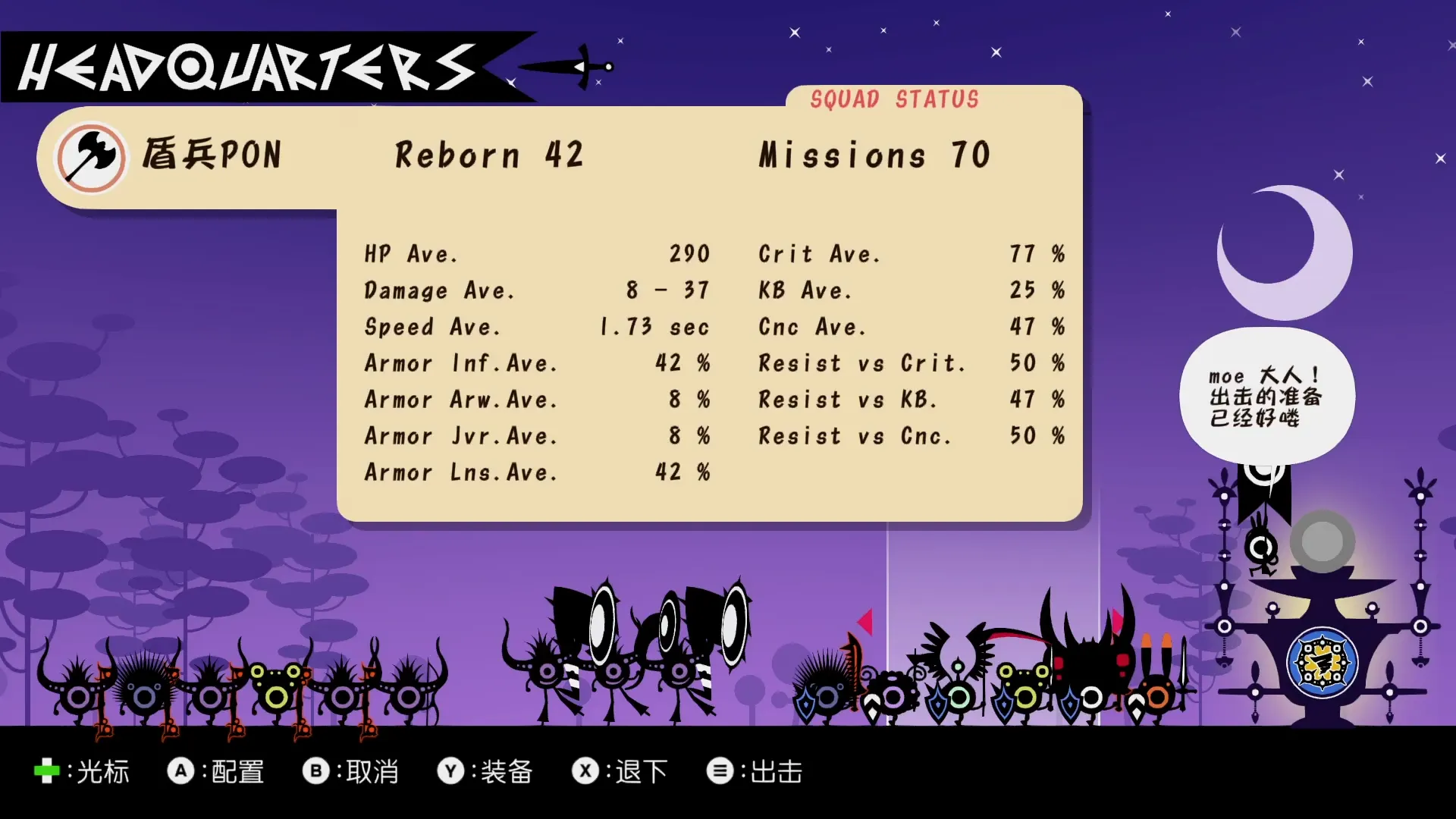Click the axe class icon beside 盾兵PON
The height and width of the screenshot is (819, 1456).
coord(91,157)
